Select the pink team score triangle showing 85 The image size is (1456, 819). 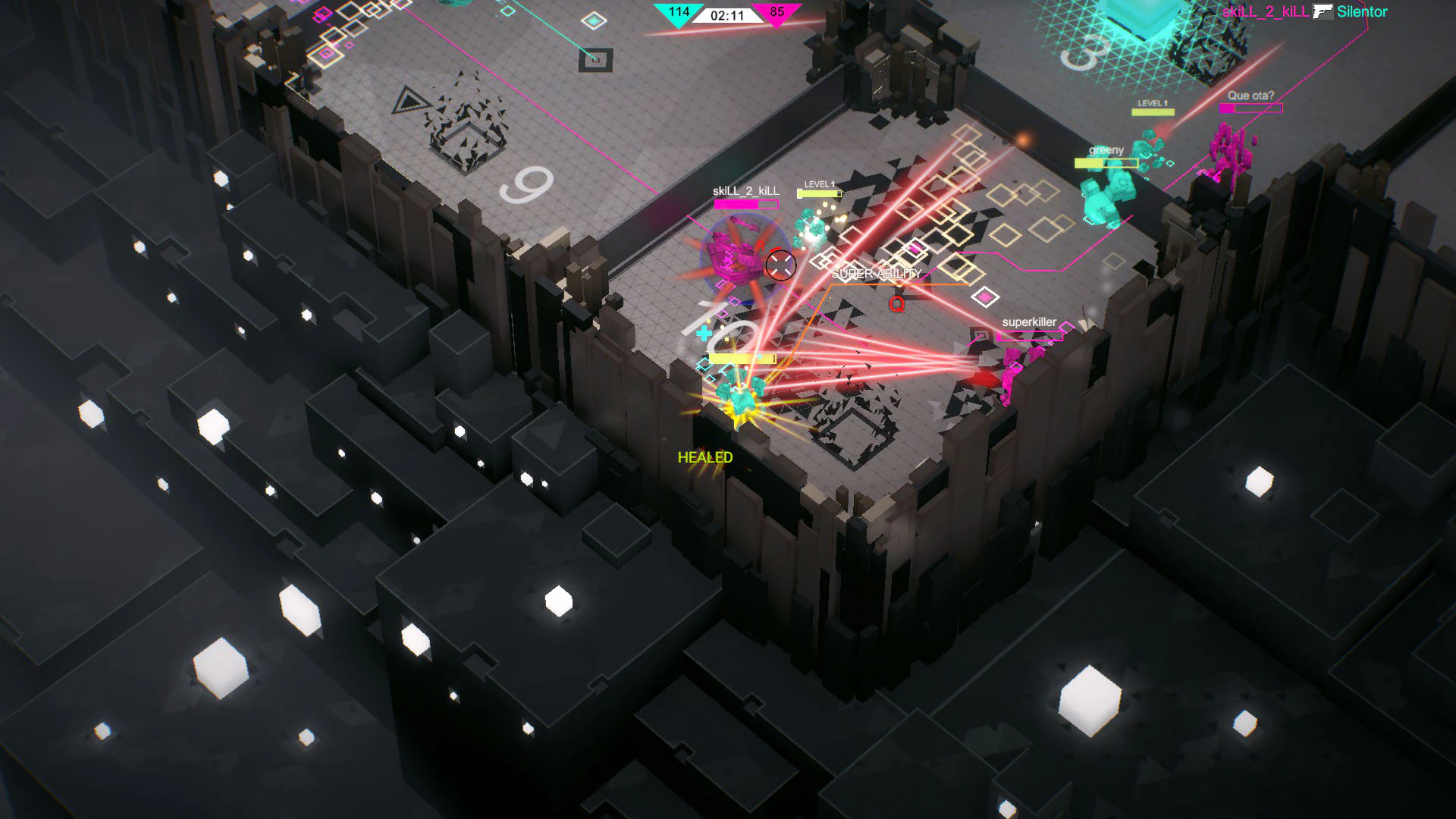pyautogui.click(x=775, y=12)
